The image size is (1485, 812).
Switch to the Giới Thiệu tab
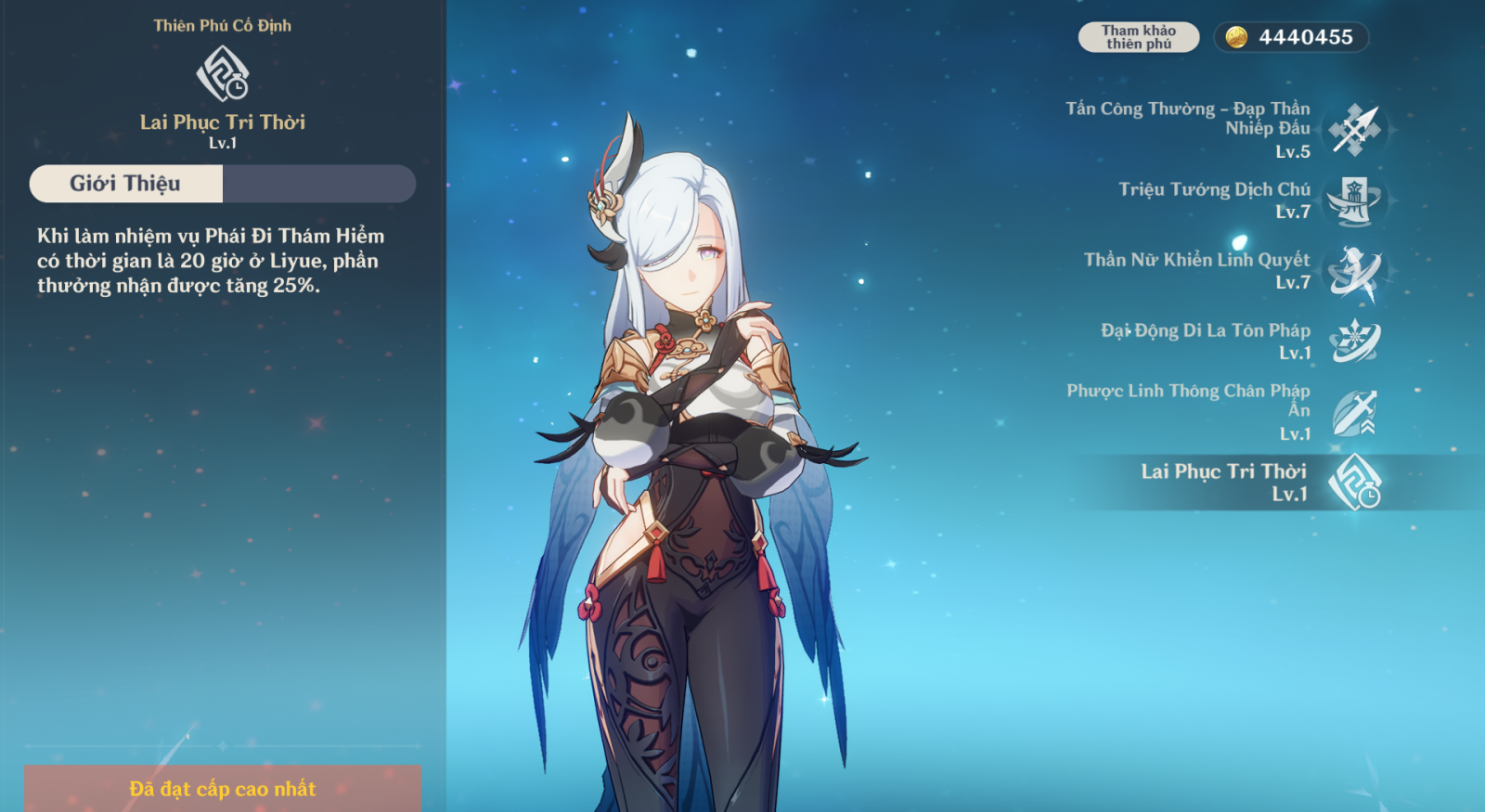[x=126, y=184]
